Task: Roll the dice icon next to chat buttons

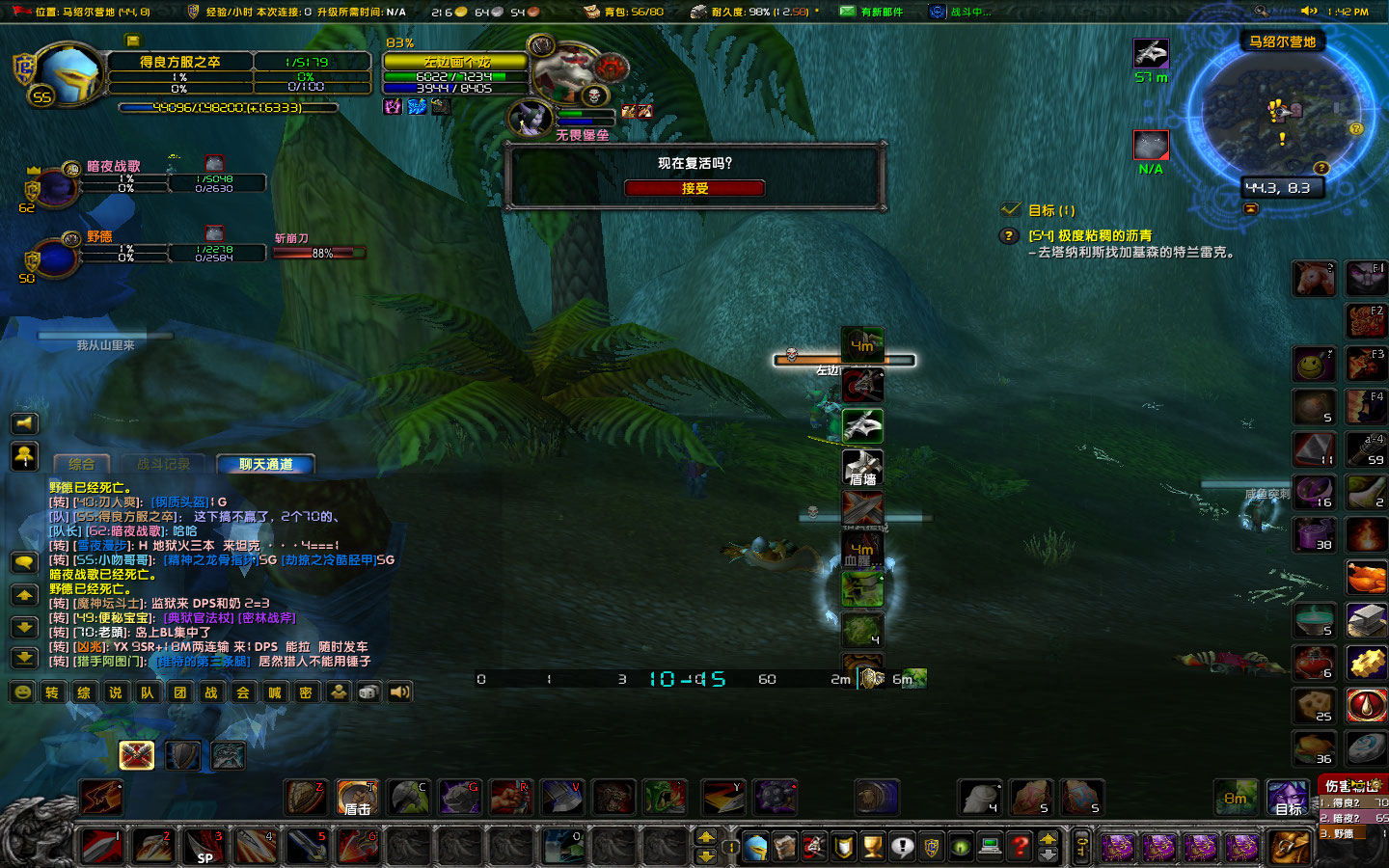Action: (x=367, y=692)
